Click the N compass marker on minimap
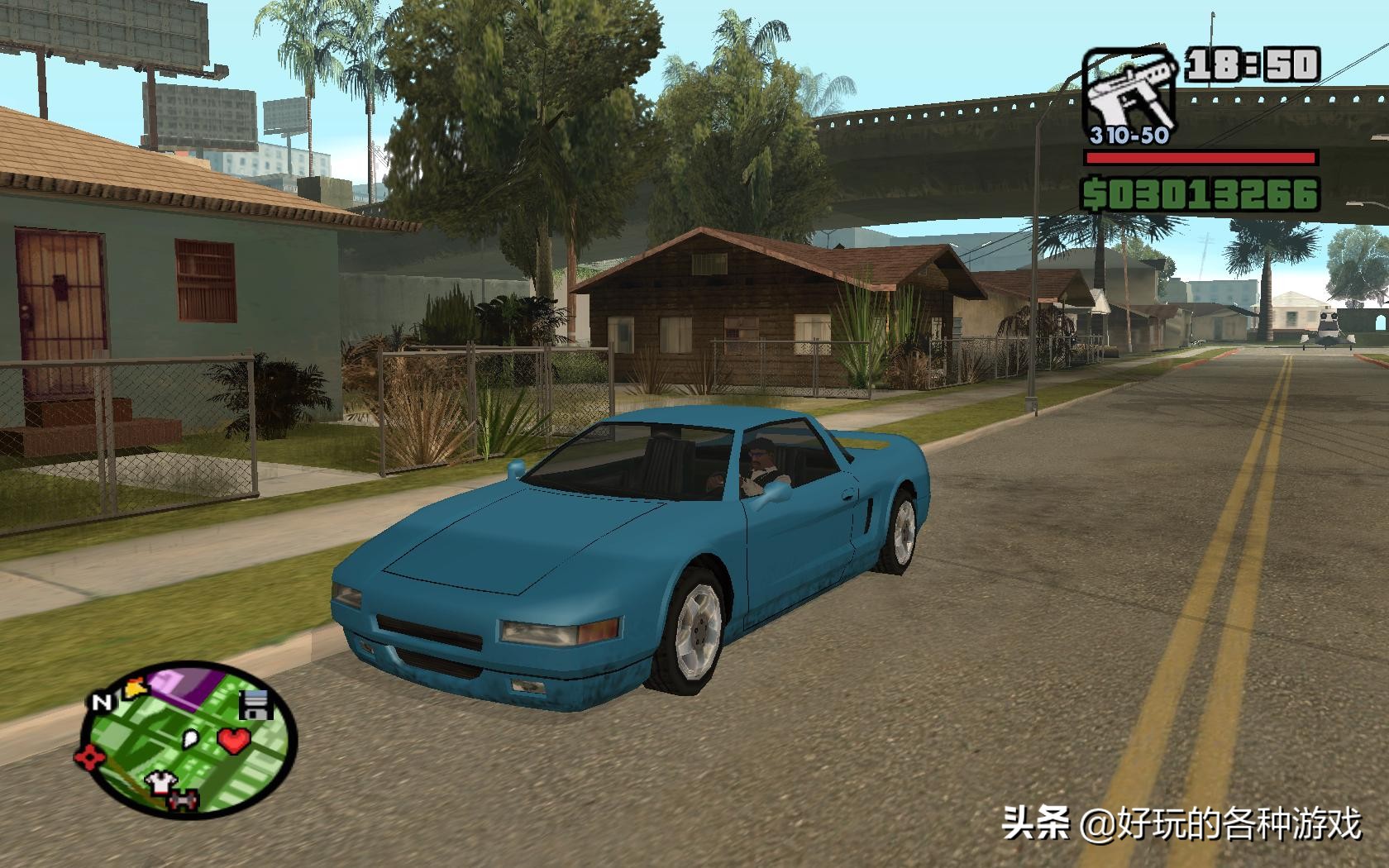The height and width of the screenshot is (868, 1389). (103, 700)
